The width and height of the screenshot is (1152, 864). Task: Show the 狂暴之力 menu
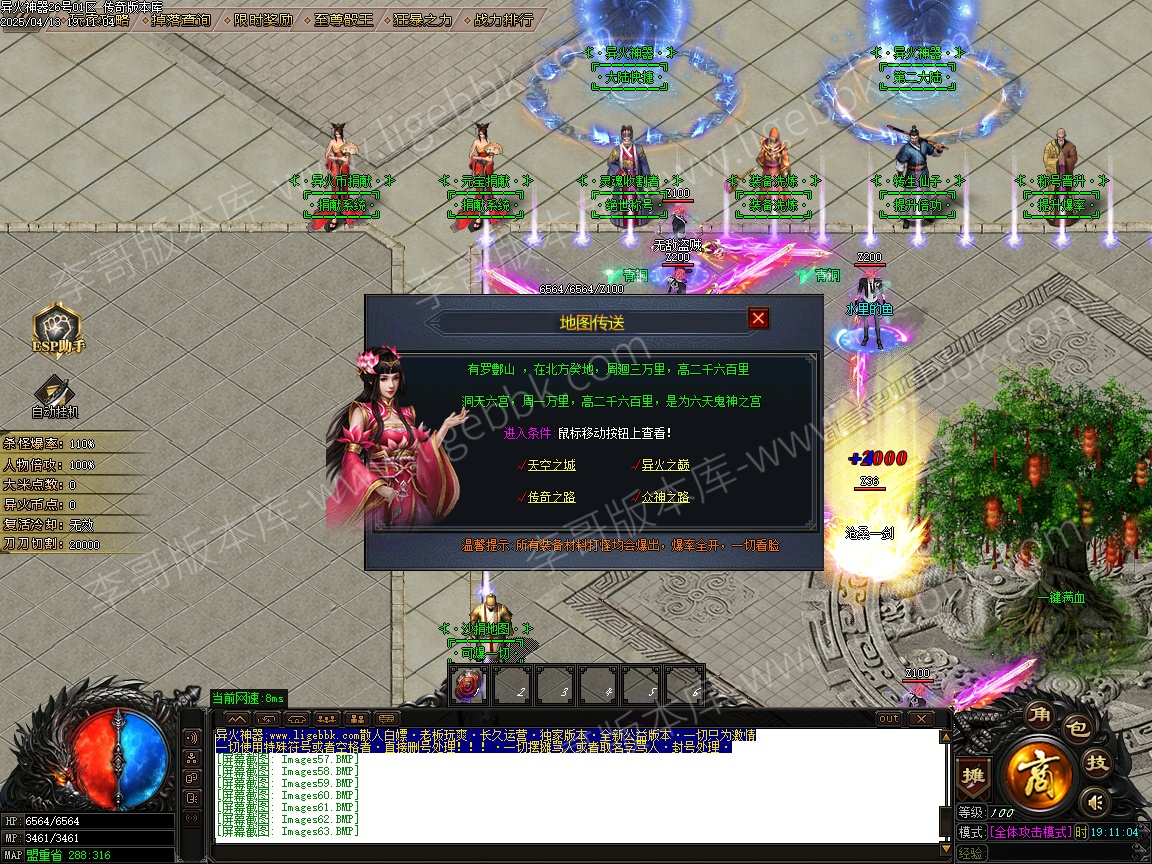(422, 19)
